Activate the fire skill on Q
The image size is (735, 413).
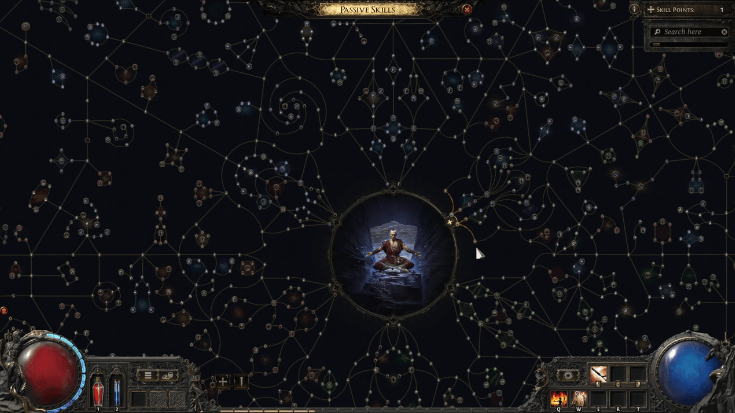coord(558,398)
